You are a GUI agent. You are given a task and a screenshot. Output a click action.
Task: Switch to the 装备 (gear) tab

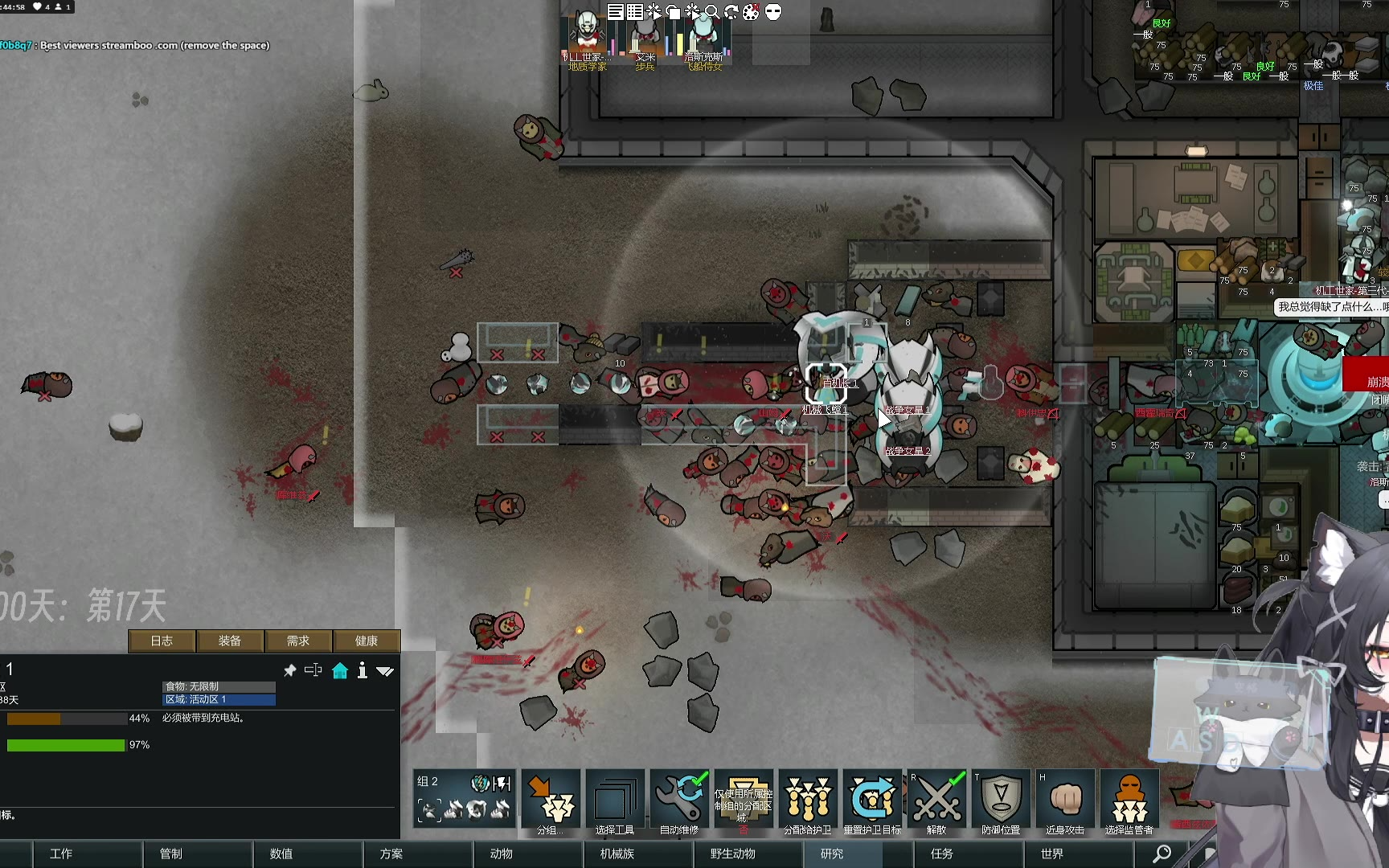point(230,641)
